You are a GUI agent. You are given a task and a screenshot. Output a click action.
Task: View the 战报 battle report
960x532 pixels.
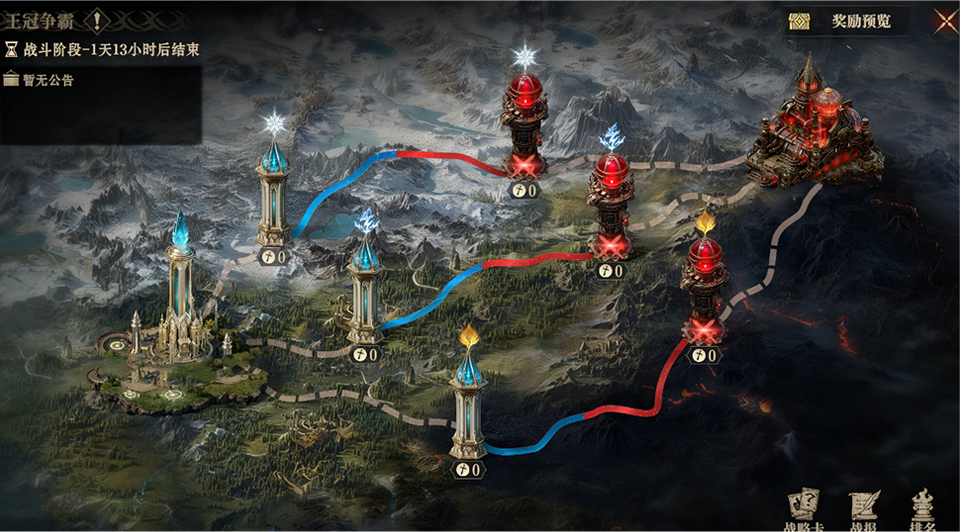[862, 508]
